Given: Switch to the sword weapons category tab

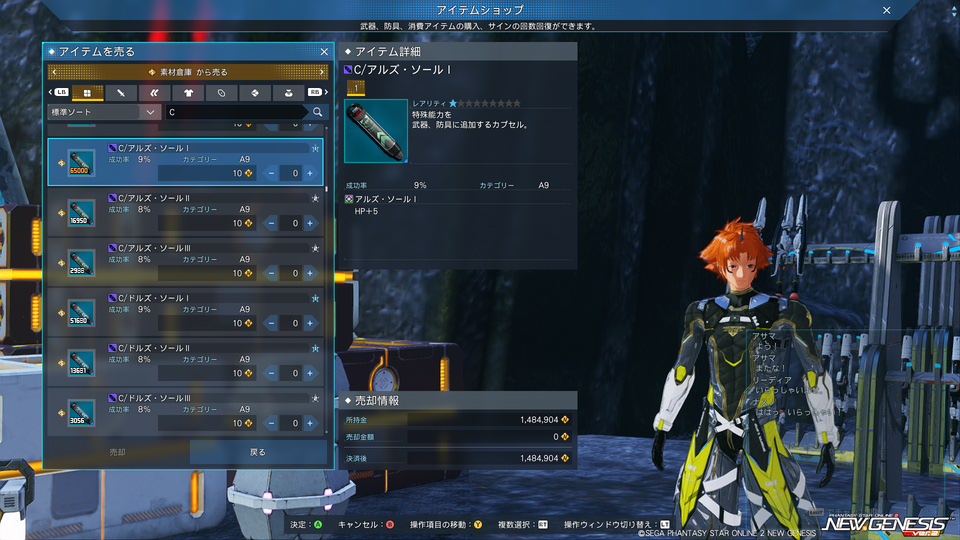Looking at the screenshot, I should (120, 92).
